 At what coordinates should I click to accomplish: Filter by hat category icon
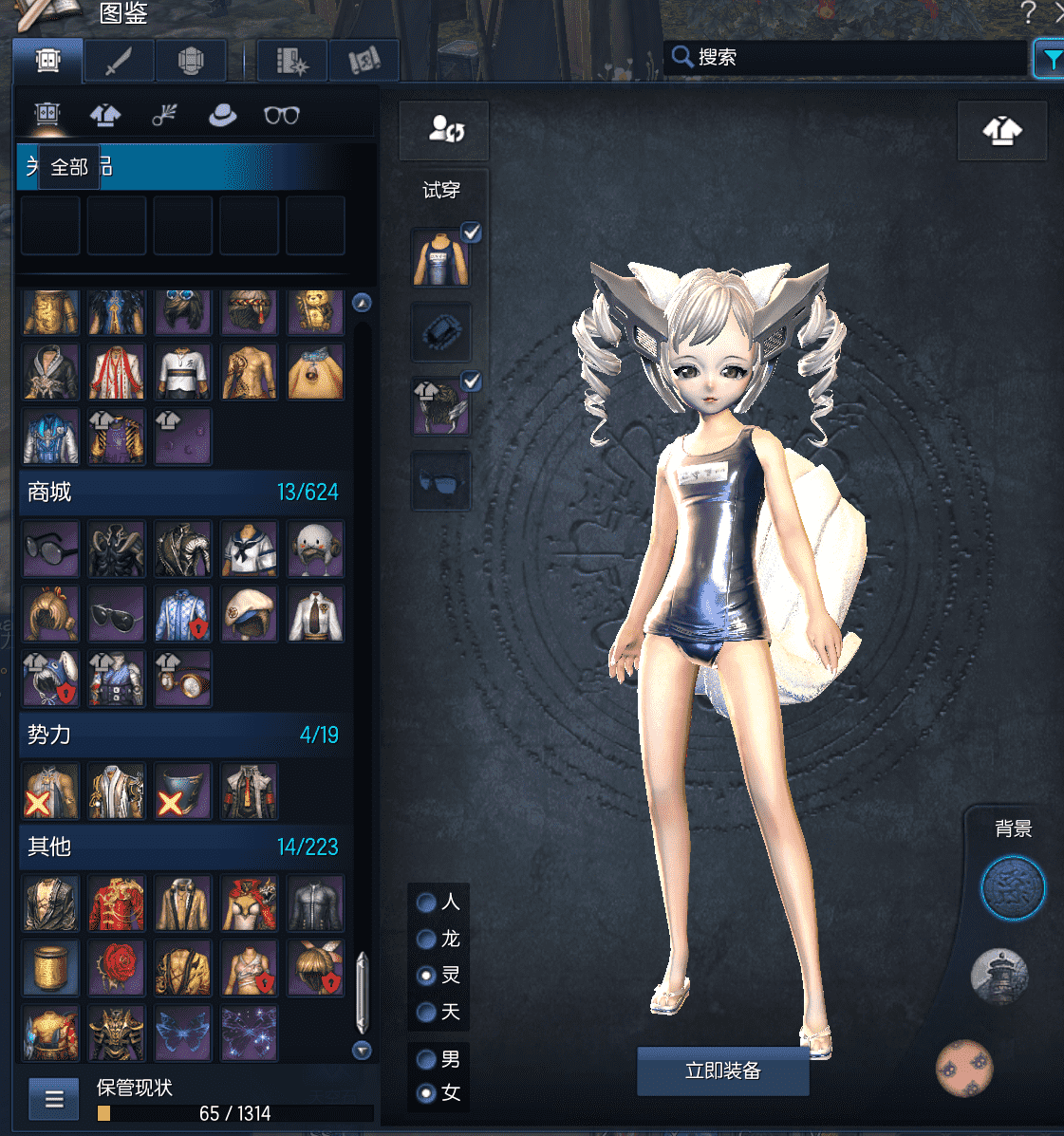click(x=223, y=116)
